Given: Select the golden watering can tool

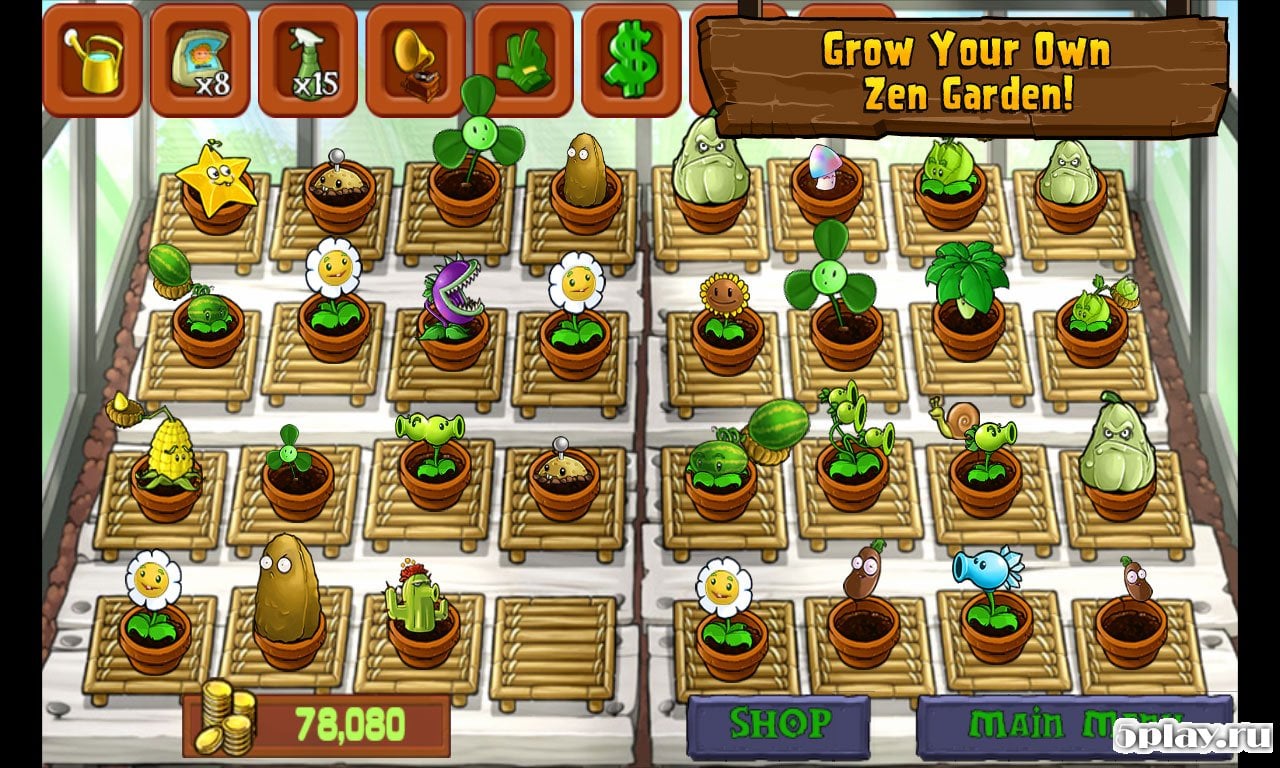Looking at the screenshot, I should pyautogui.click(x=91, y=61).
